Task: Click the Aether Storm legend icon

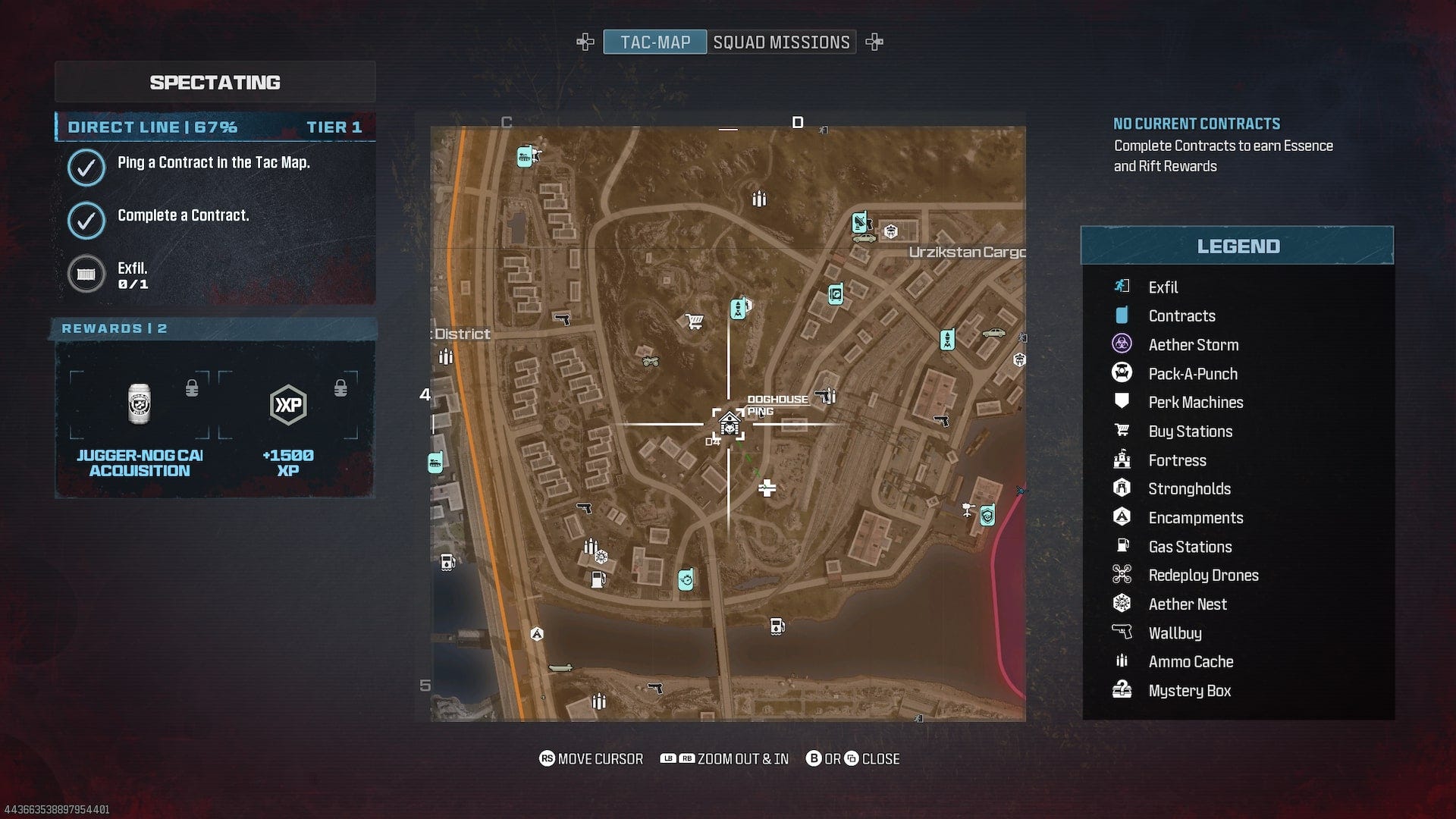Action: 1122,344
